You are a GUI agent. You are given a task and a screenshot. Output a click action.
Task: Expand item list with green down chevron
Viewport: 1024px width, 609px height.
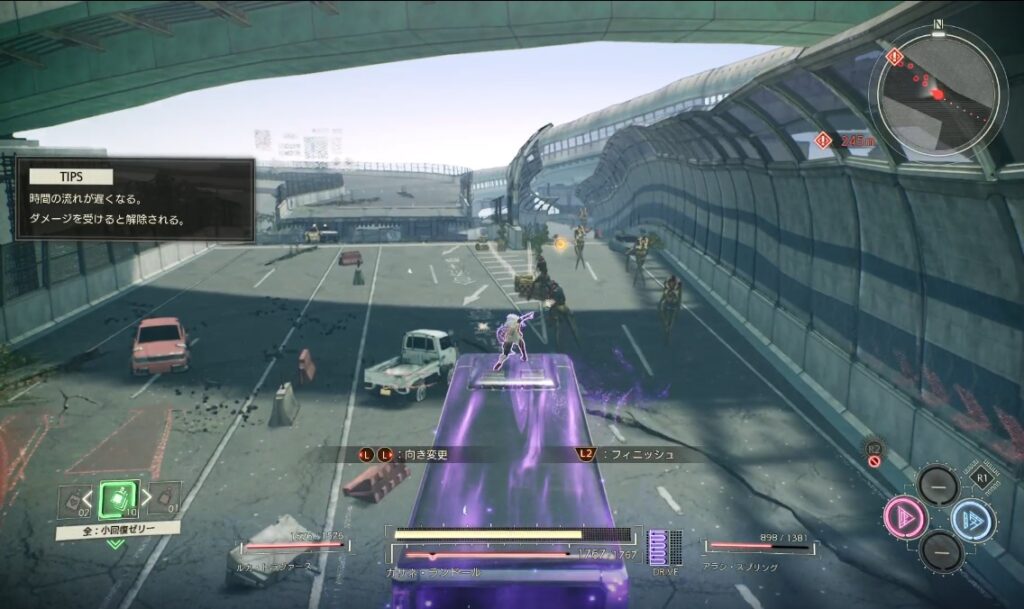point(116,544)
